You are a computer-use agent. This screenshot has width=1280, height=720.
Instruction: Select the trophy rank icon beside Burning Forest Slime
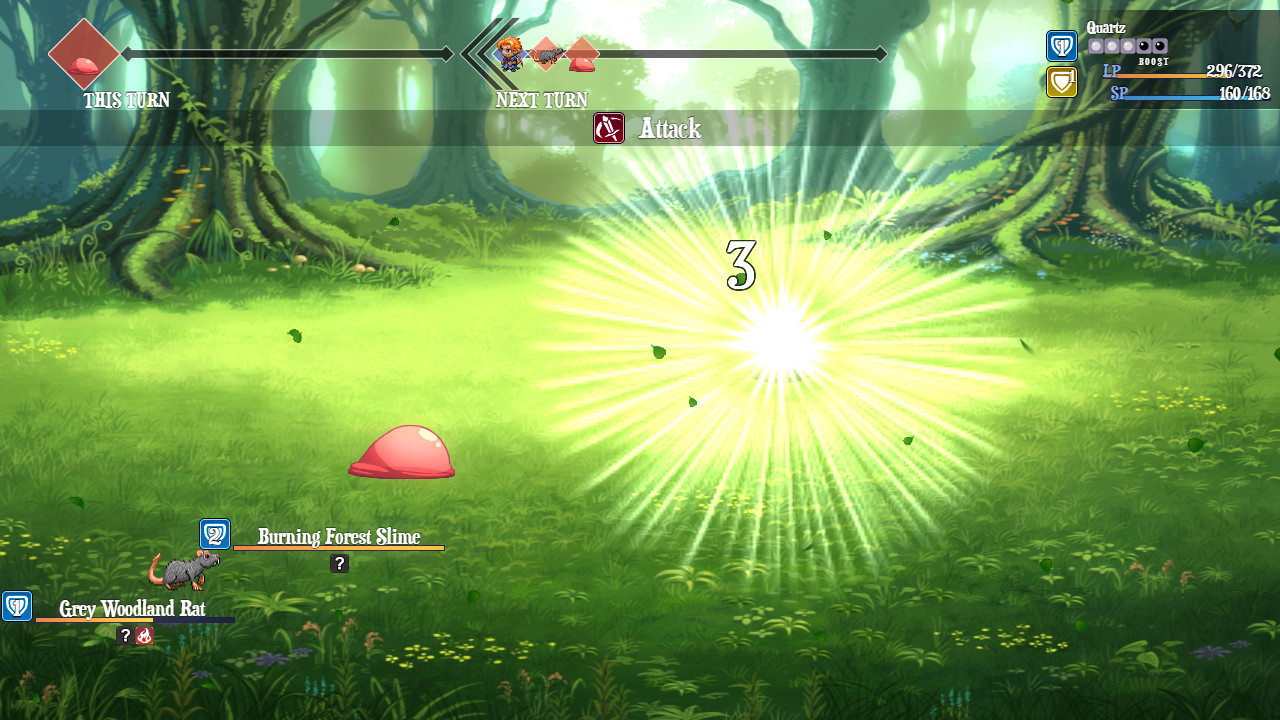213,533
